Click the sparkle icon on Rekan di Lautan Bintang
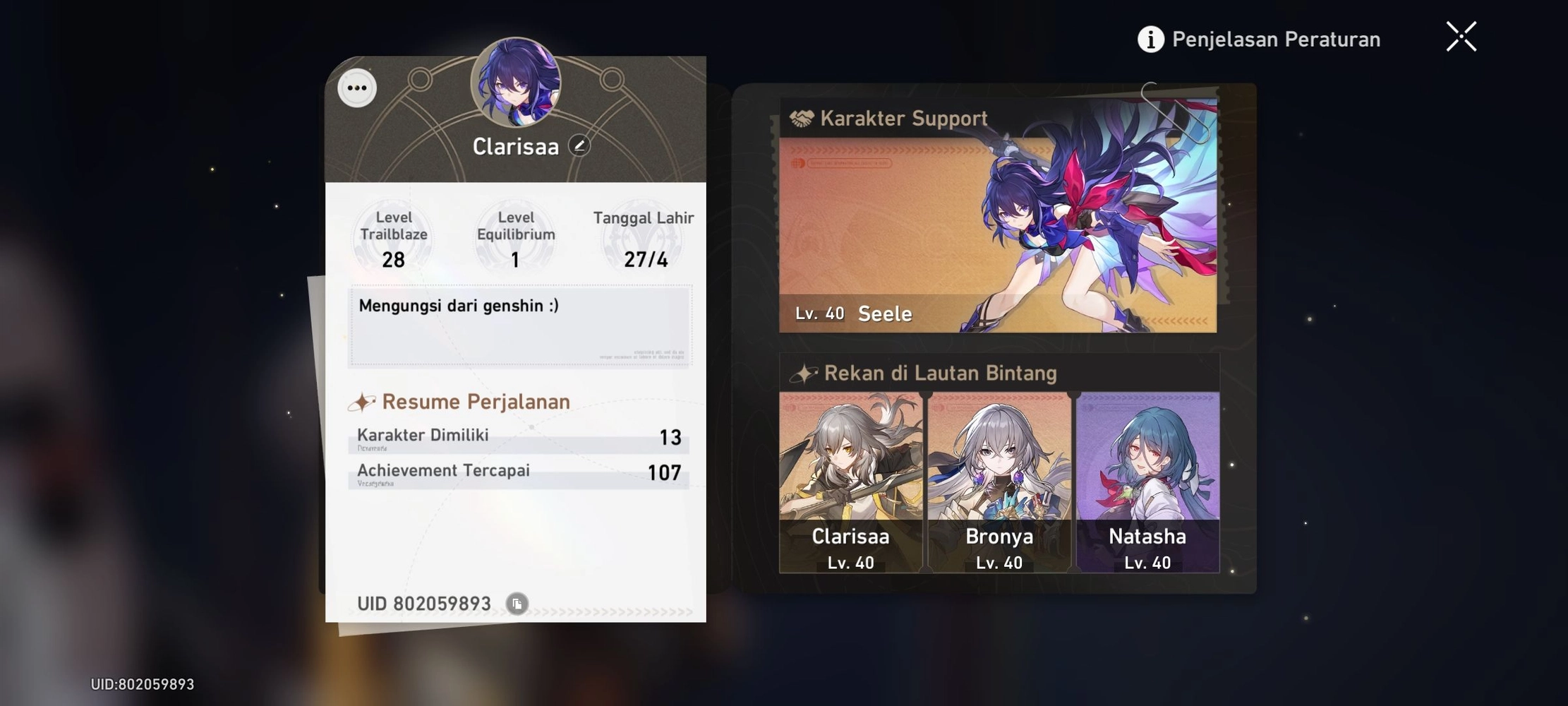Image resolution: width=1568 pixels, height=706 pixels. 804,372
